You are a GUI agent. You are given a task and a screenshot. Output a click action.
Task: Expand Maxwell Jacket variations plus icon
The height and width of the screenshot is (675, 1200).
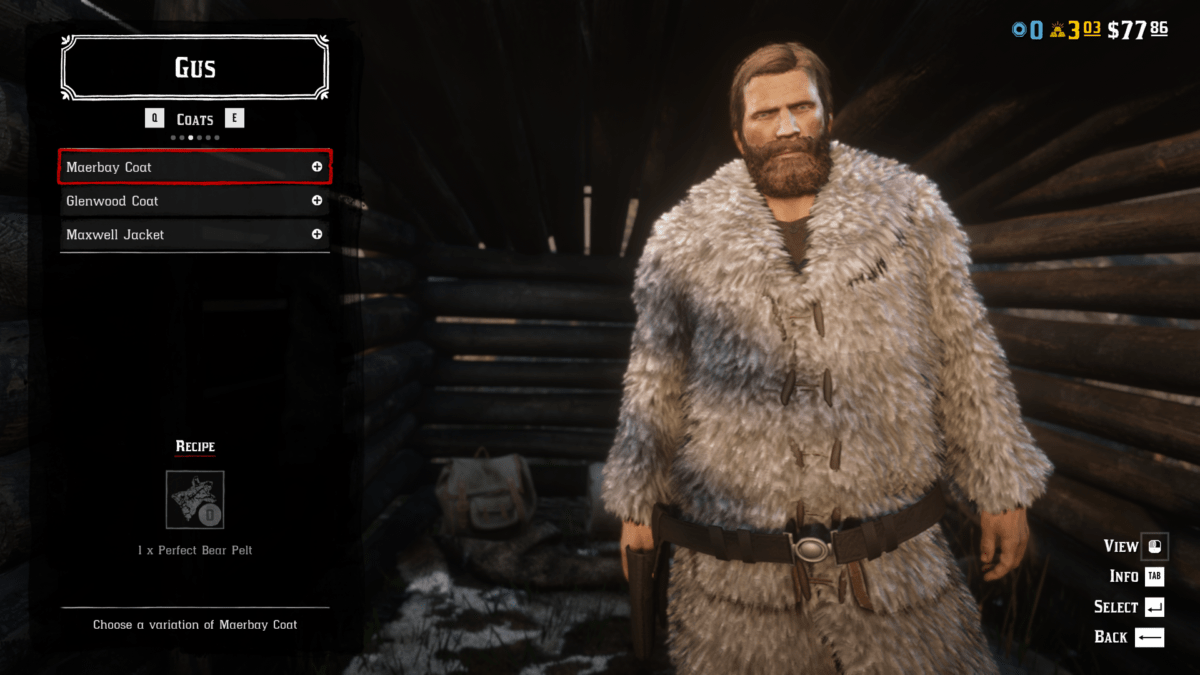click(317, 235)
